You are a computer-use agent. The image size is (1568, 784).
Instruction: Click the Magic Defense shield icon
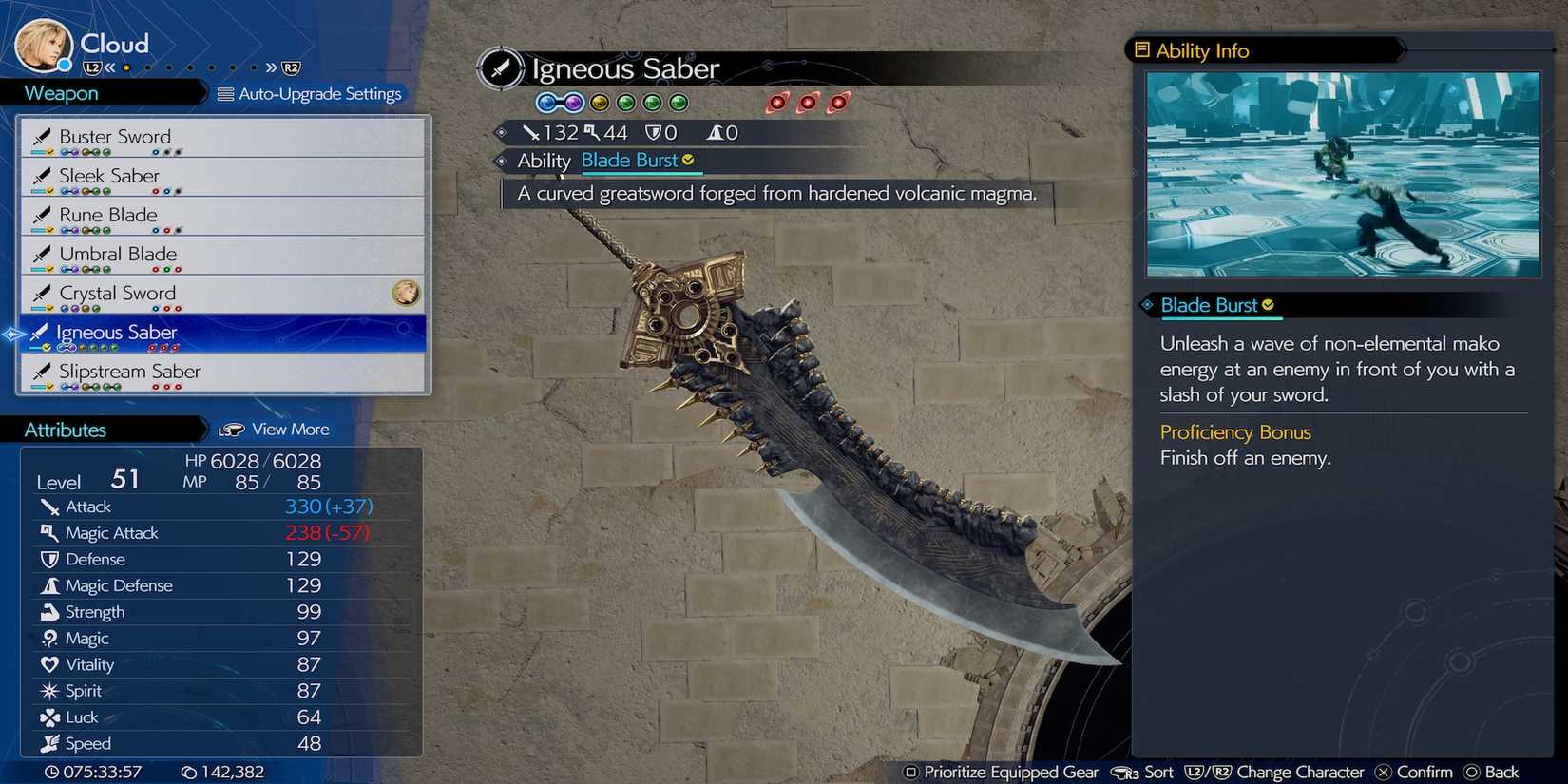(x=49, y=585)
